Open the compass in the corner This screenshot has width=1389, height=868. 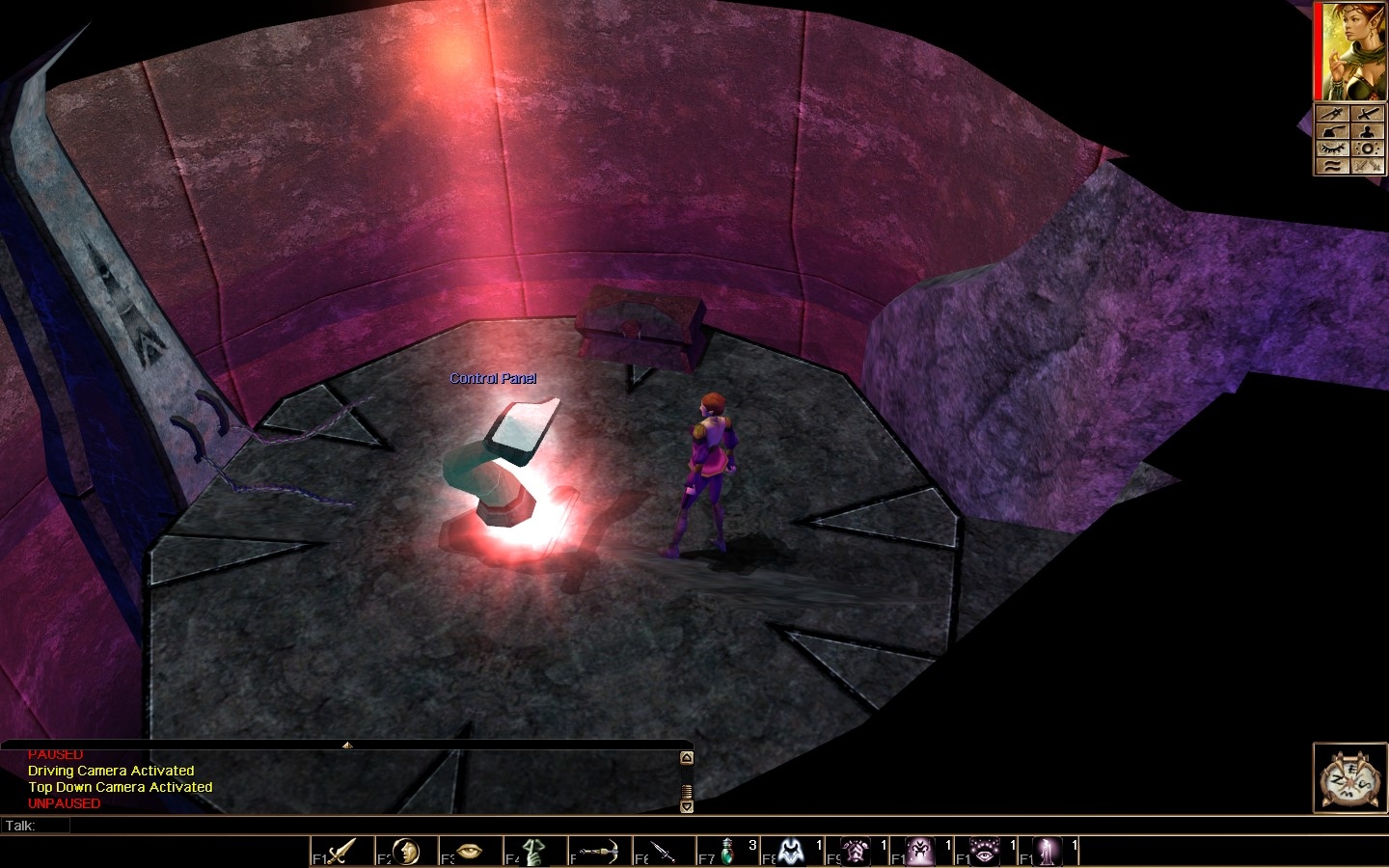(1350, 777)
